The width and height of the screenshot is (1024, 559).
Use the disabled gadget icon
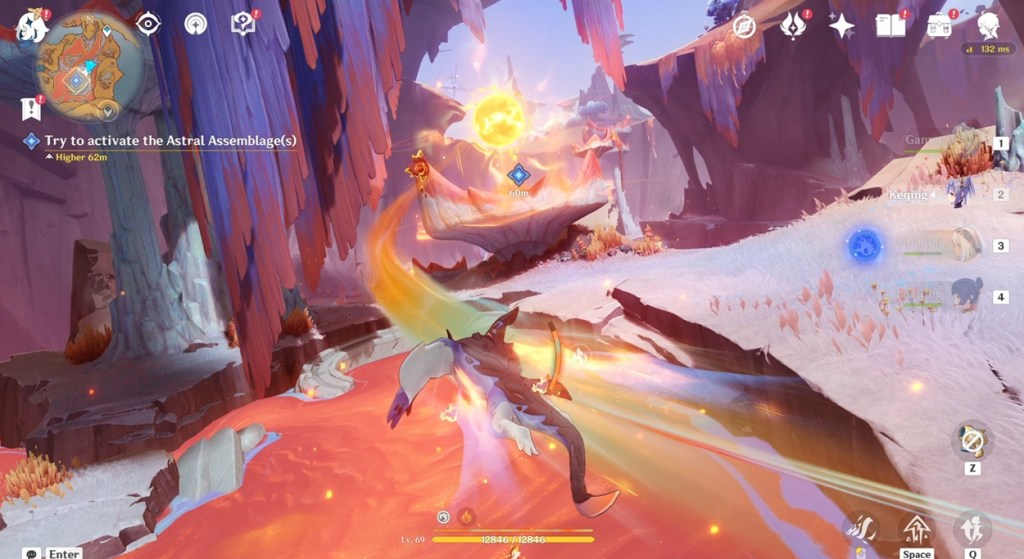click(x=971, y=440)
